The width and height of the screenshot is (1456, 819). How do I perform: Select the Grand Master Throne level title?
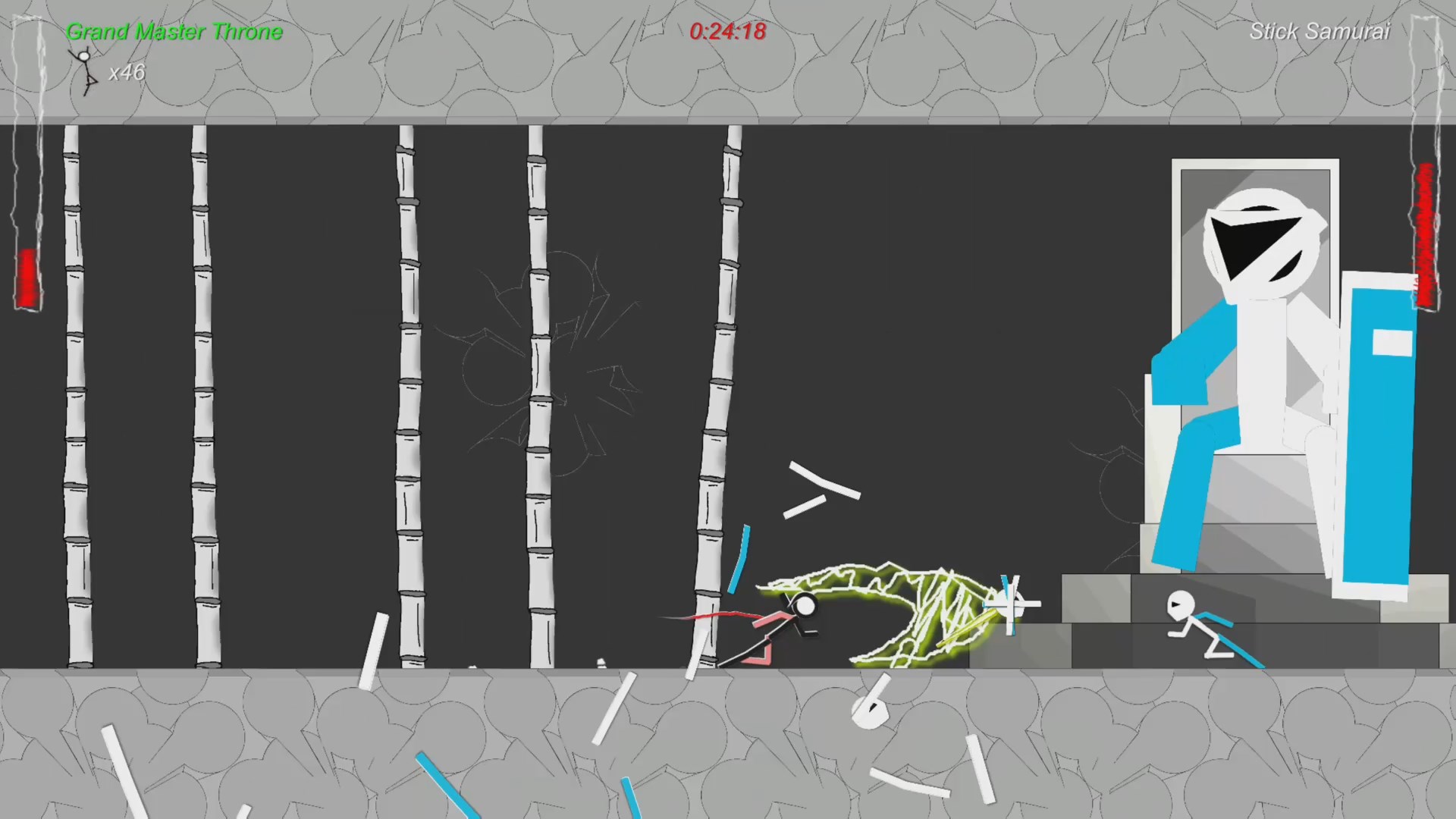point(174,32)
